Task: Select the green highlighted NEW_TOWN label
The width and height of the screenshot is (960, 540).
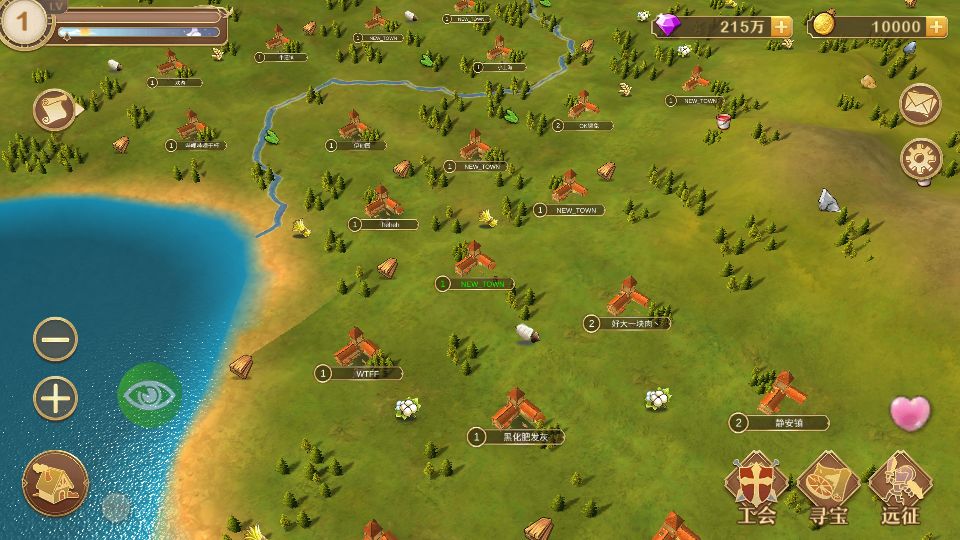Action: click(x=481, y=284)
